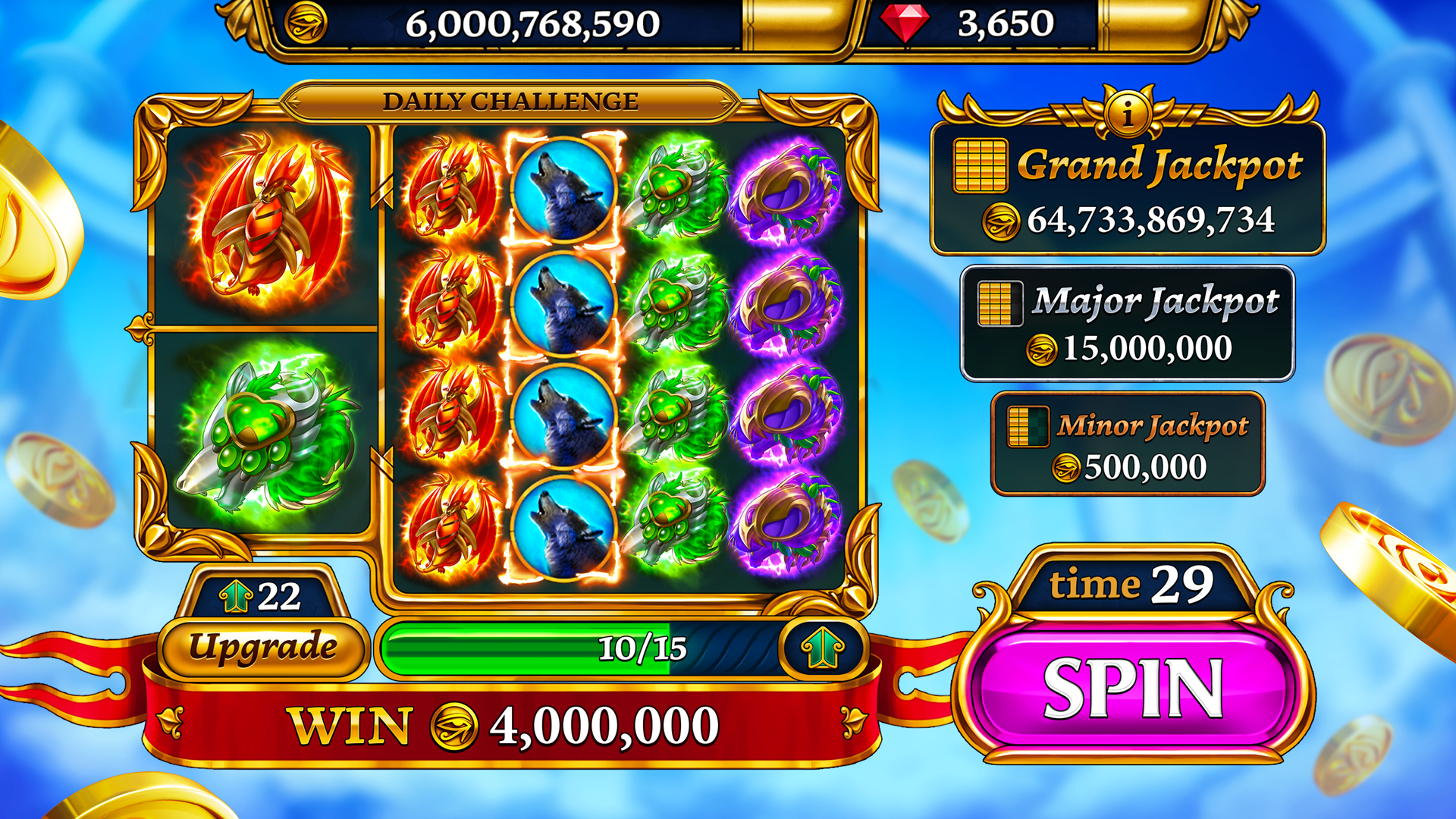
Task: Open the Daily Challenge banner
Action: point(510,101)
